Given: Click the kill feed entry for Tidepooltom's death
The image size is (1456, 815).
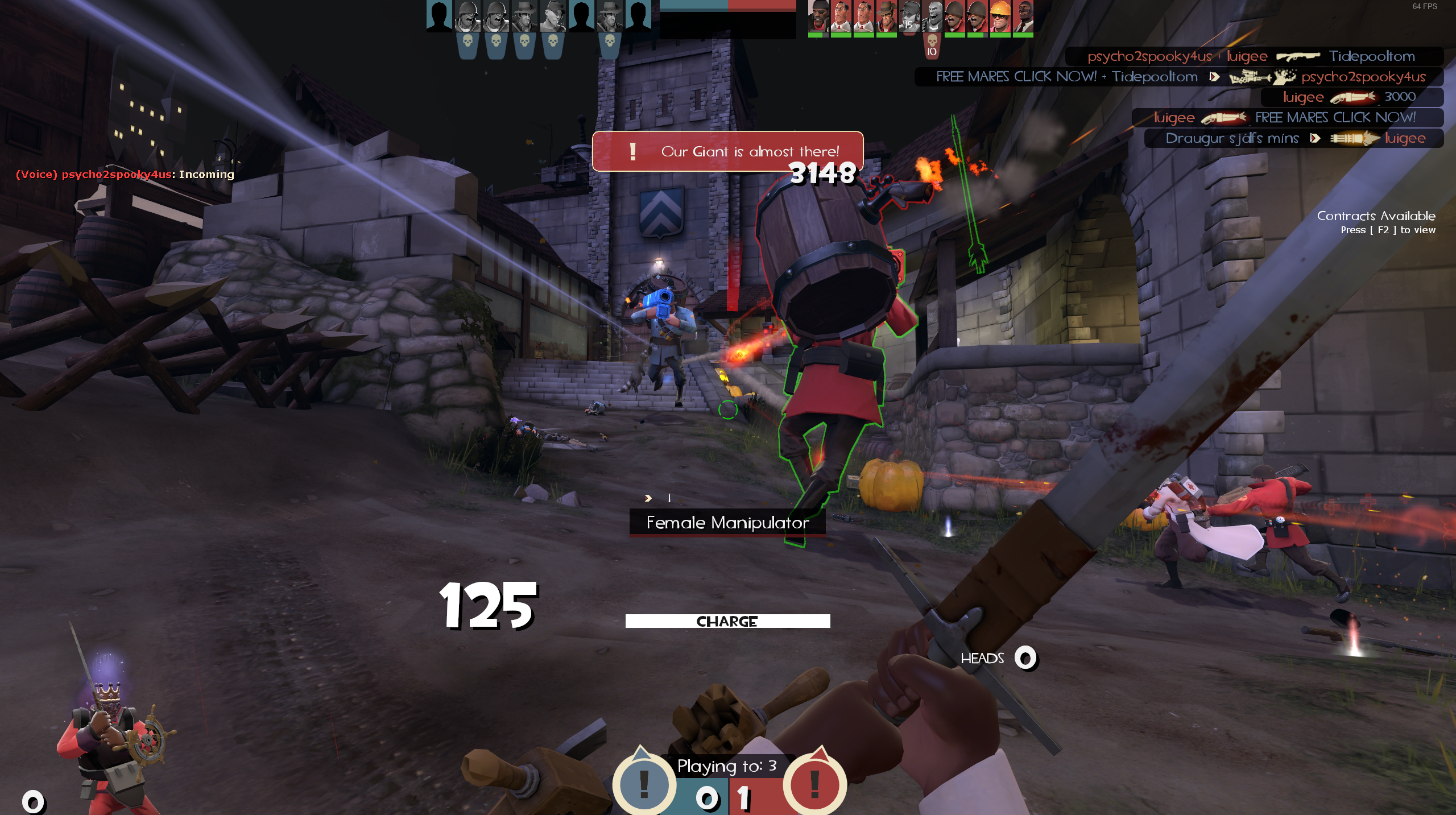Looking at the screenshot, I should tap(1254, 56).
